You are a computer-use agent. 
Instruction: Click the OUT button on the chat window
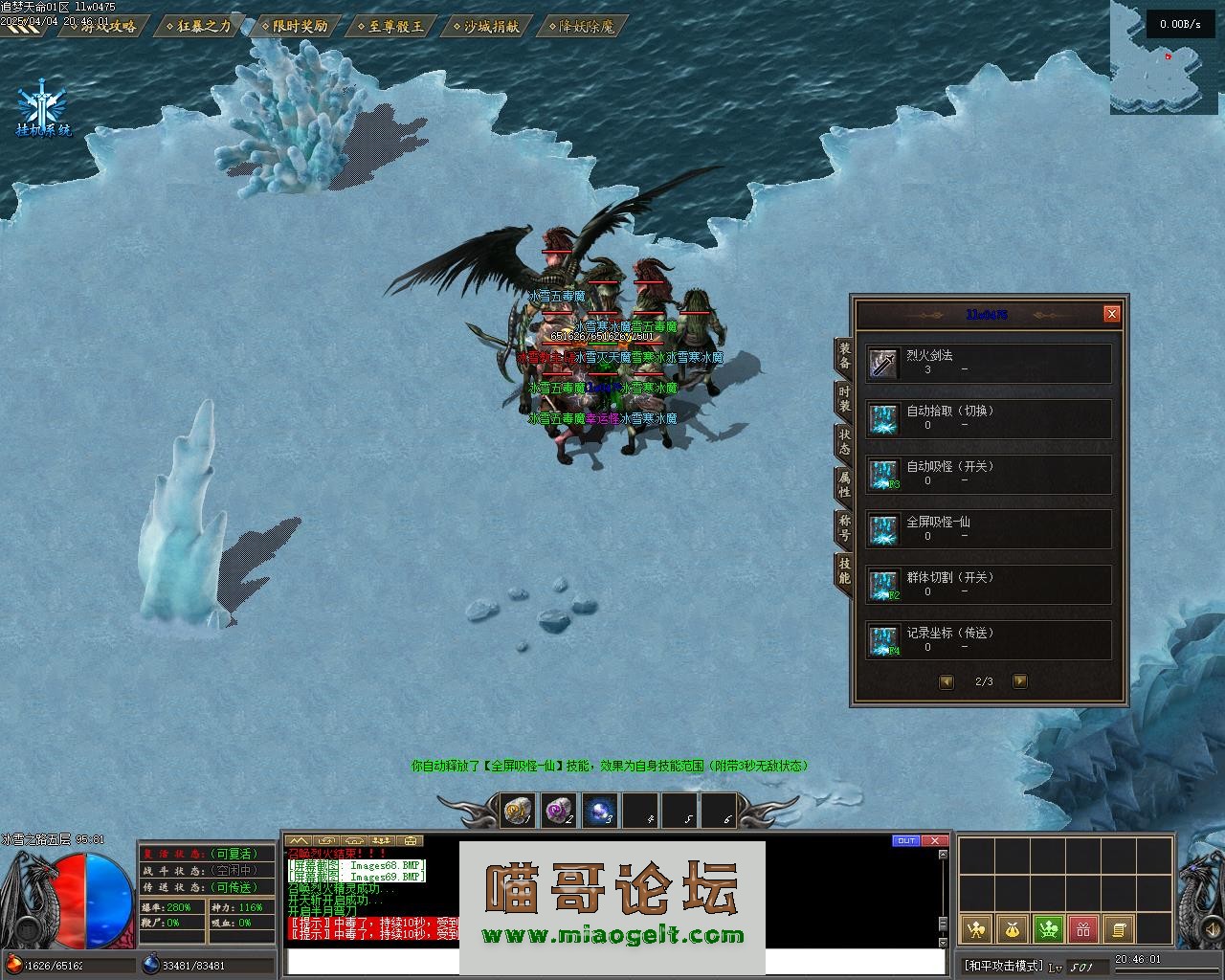coord(904,841)
